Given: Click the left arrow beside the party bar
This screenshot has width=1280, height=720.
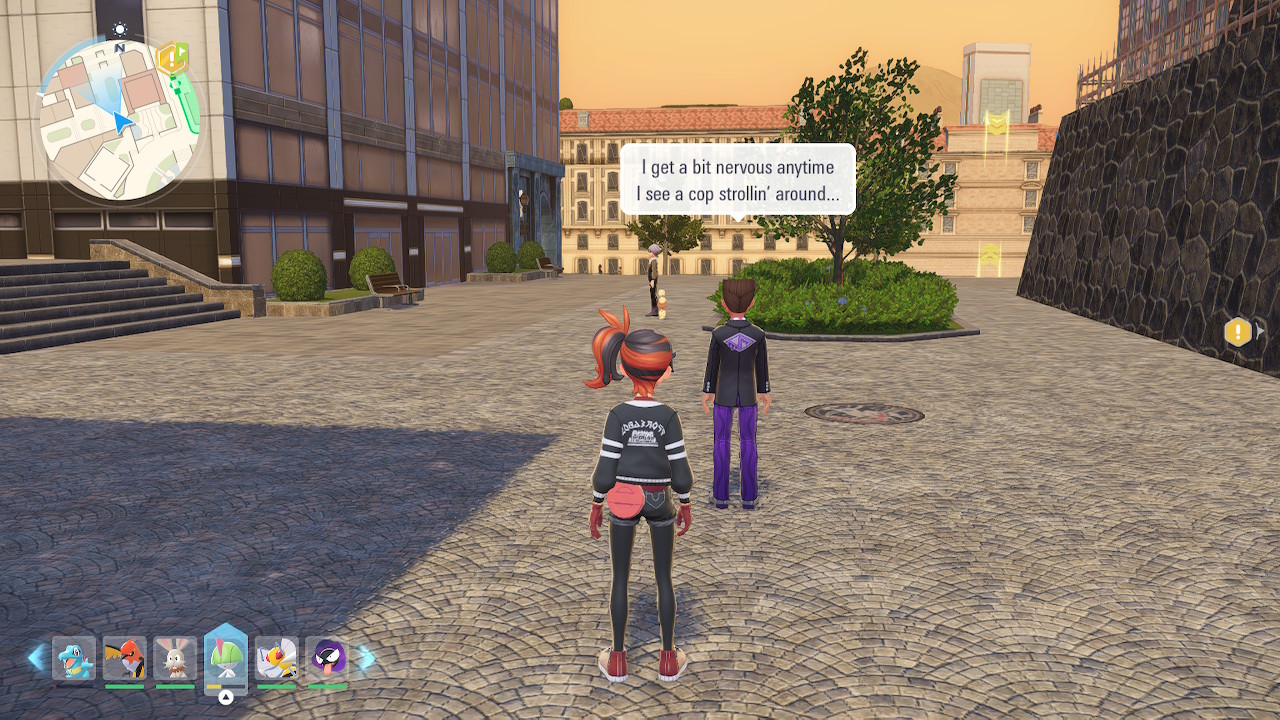Looking at the screenshot, I should [x=36, y=657].
